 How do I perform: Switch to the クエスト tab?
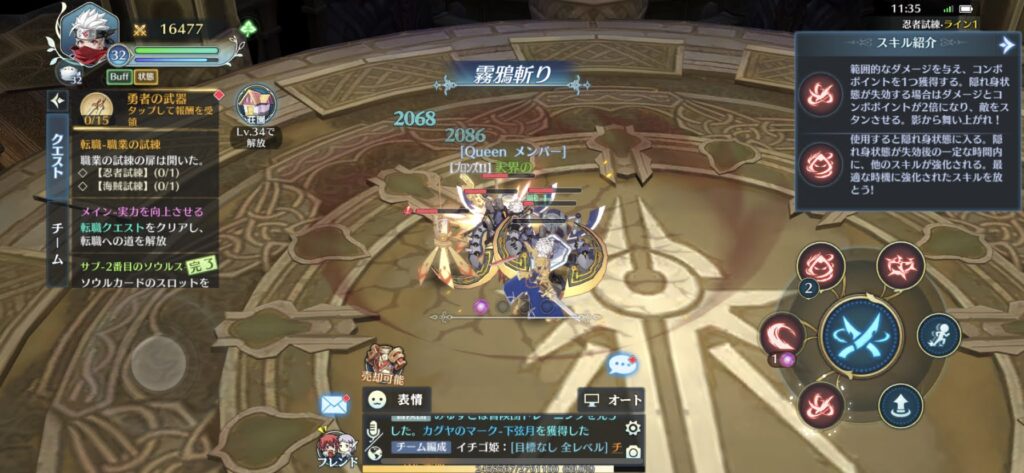[57, 155]
